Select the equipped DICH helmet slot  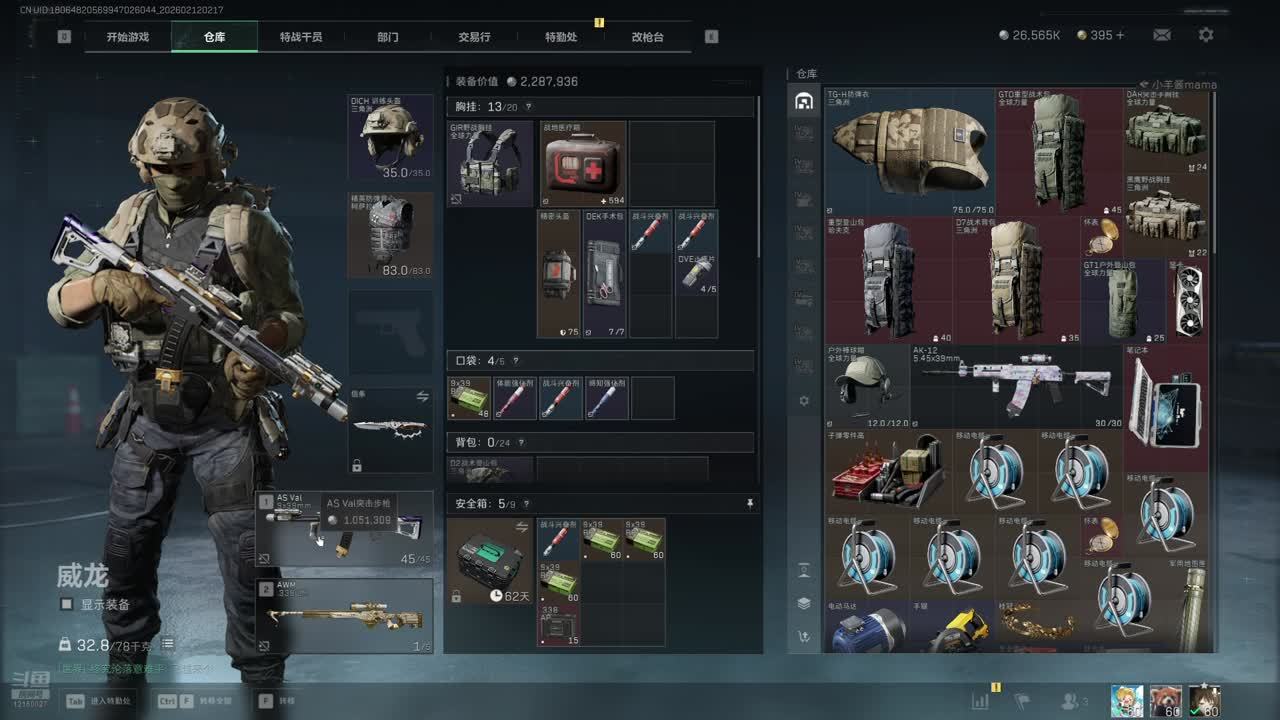(390, 137)
